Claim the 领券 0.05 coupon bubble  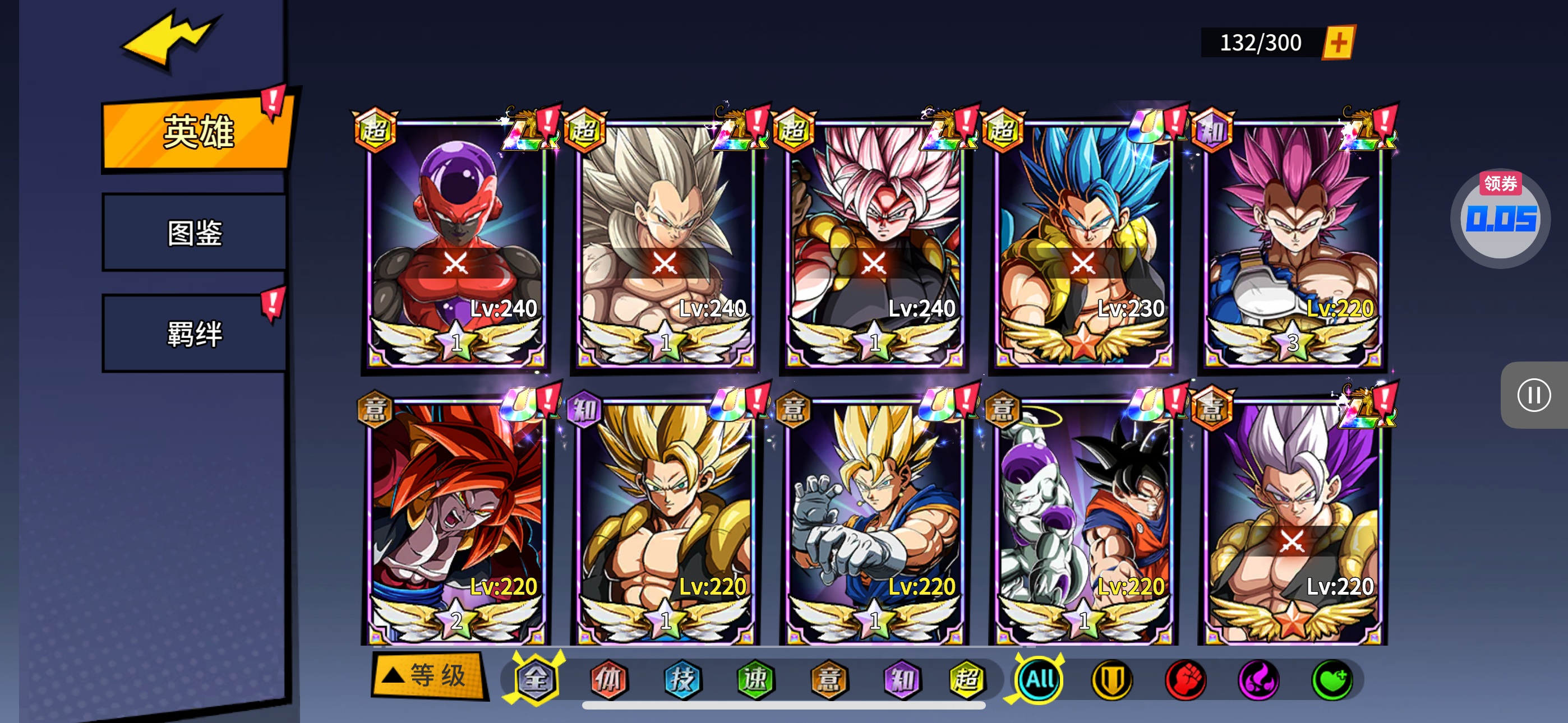pyautogui.click(x=1500, y=218)
